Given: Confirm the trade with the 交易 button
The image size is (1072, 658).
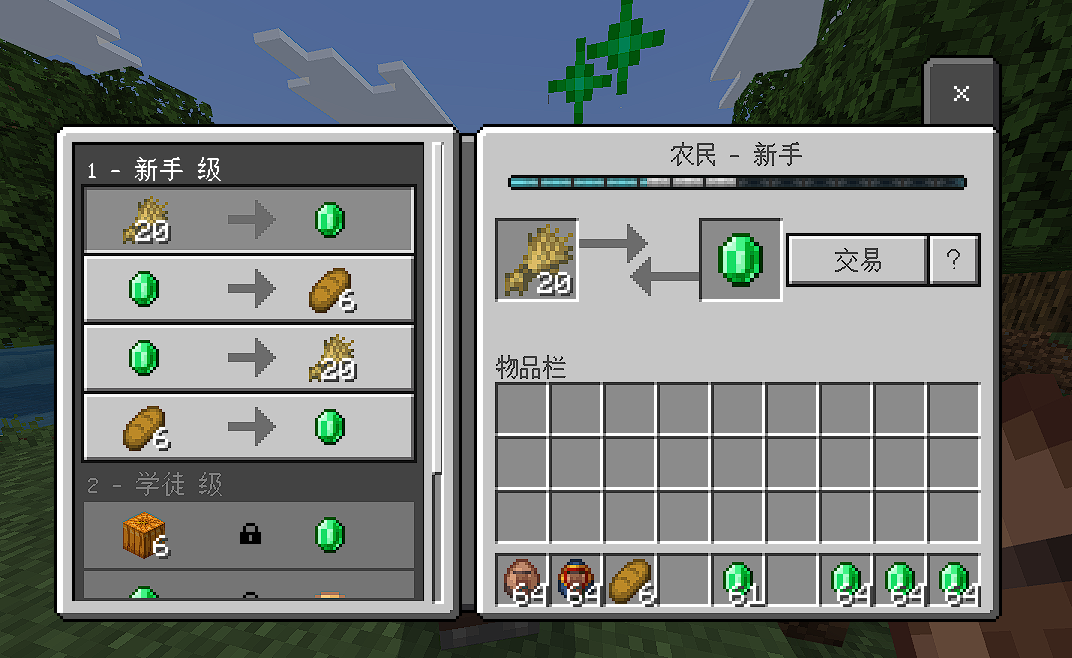Looking at the screenshot, I should [857, 260].
